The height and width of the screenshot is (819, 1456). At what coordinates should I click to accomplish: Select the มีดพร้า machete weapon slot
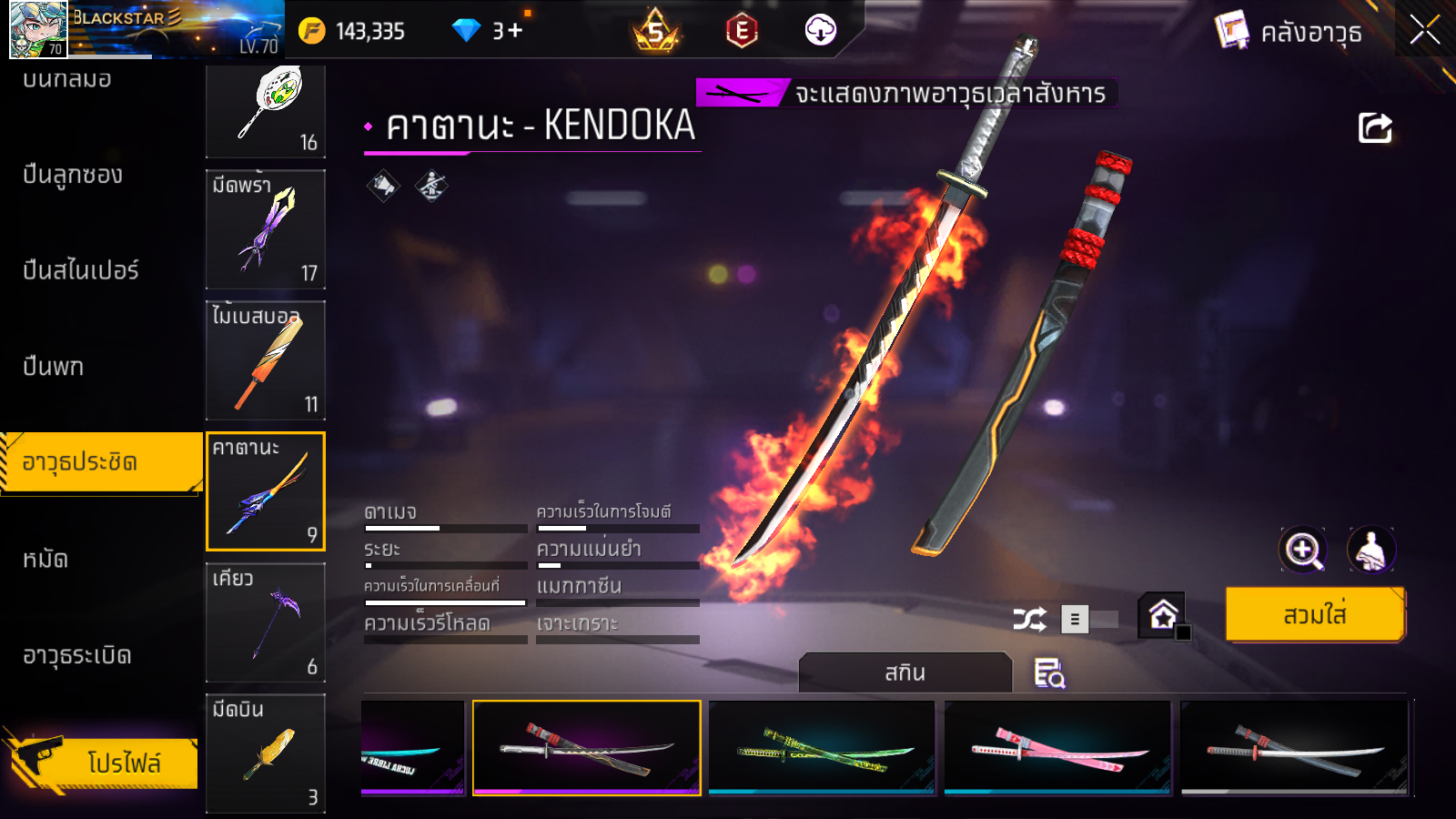point(266,229)
